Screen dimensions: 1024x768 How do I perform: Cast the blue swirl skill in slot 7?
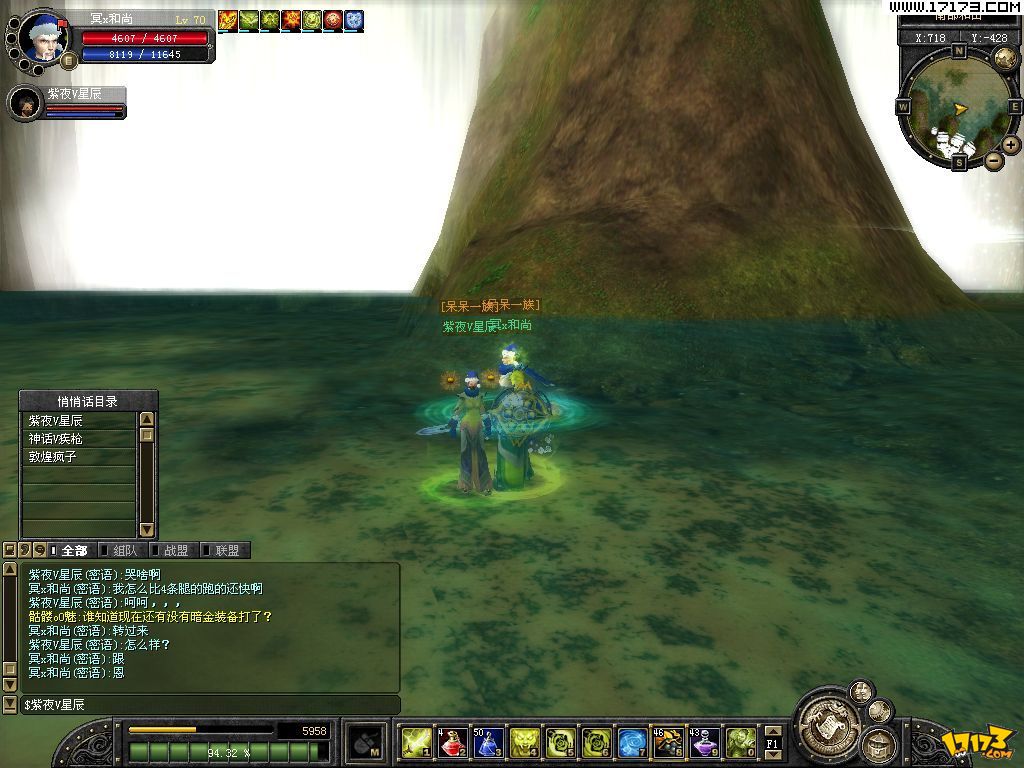click(x=632, y=742)
